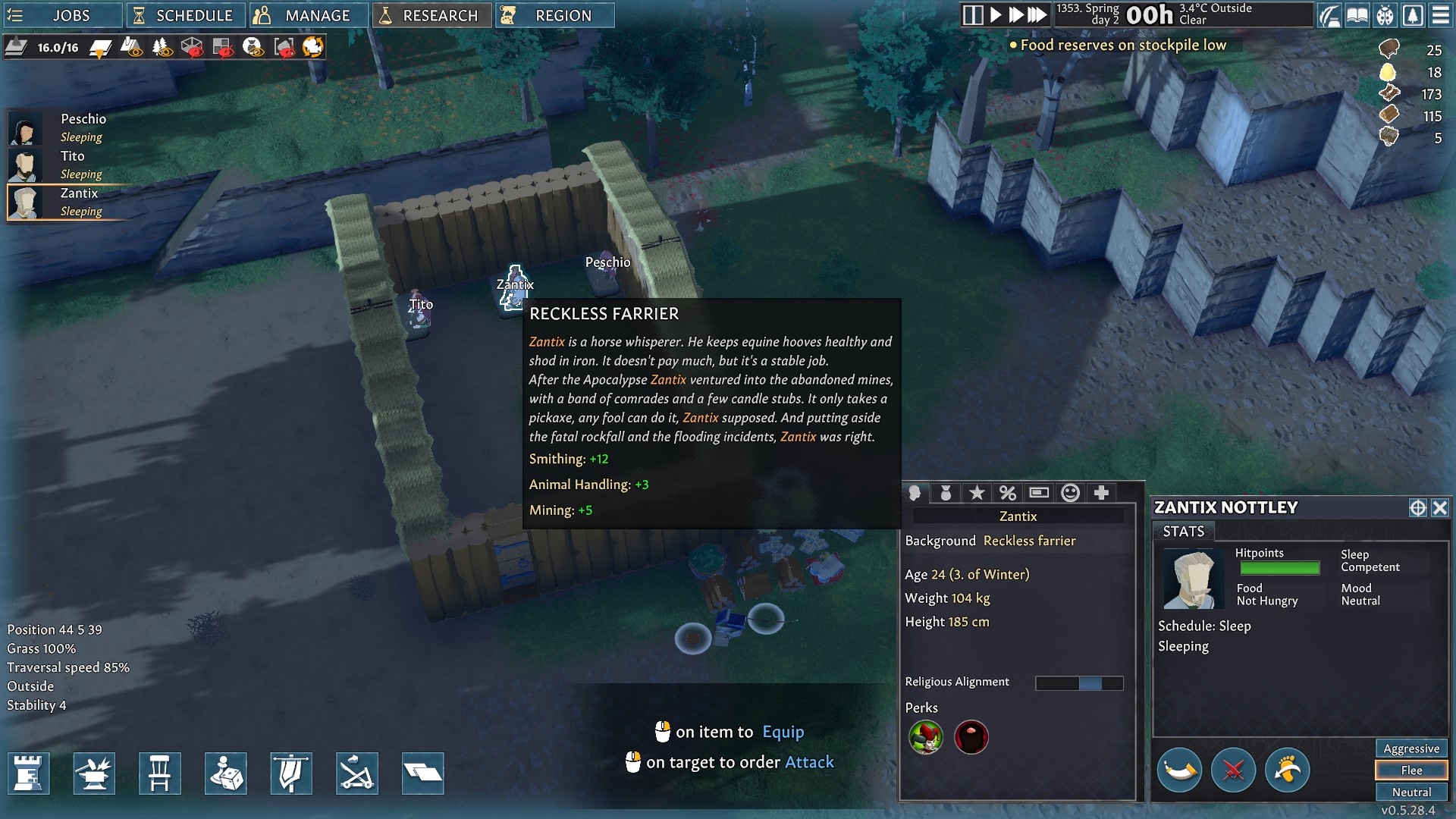The image size is (1456, 819).
Task: Open the chair furniture build category
Action: click(159, 773)
